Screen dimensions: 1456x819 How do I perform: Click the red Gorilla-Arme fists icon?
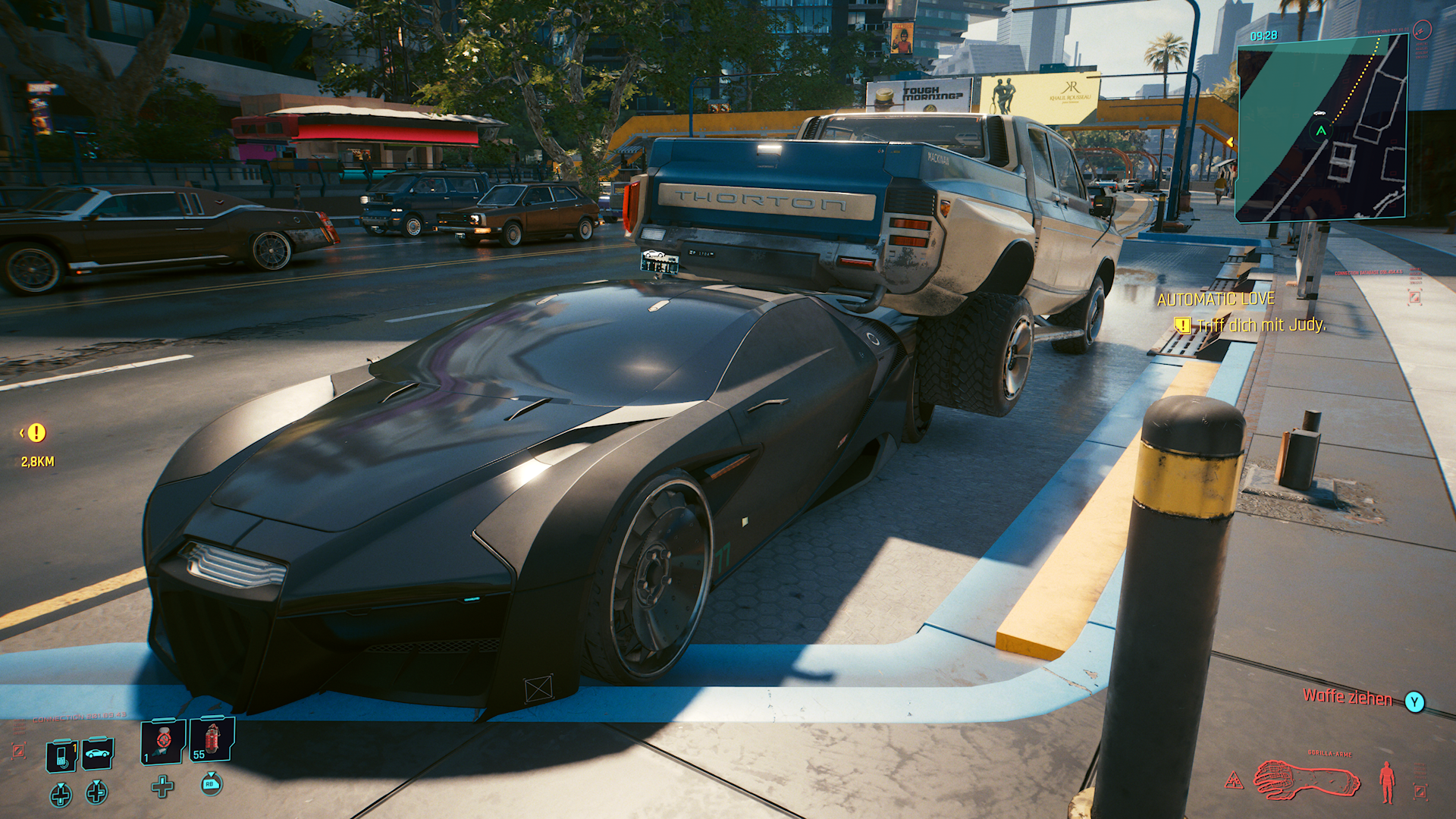pyautogui.click(x=1306, y=780)
